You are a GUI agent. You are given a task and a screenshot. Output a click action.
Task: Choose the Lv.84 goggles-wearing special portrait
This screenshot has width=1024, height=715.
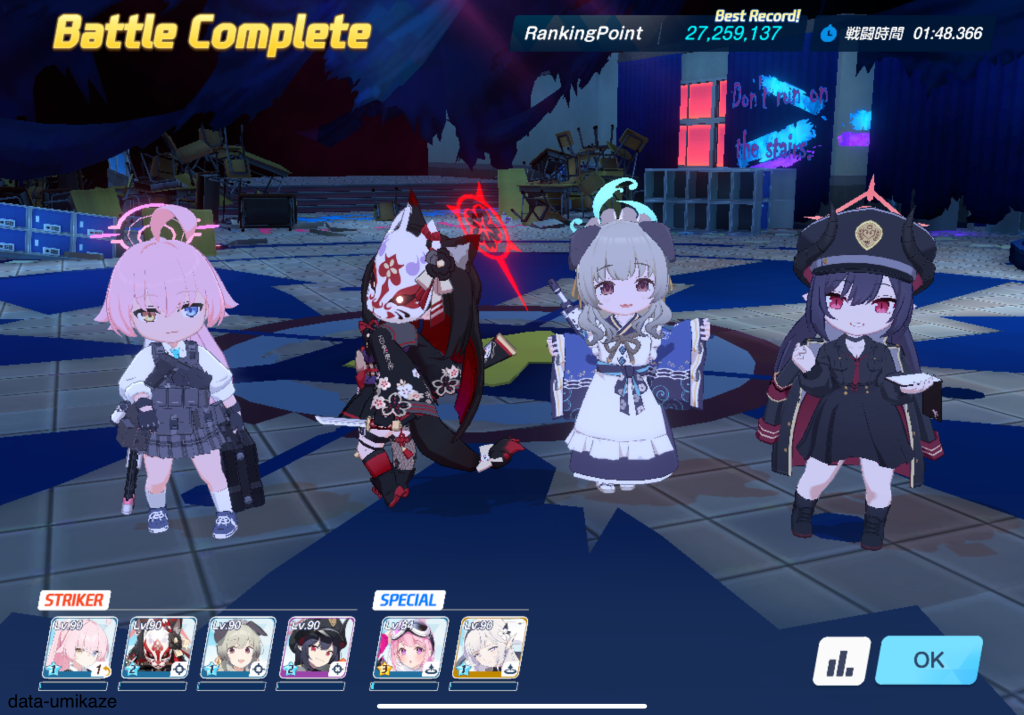point(410,648)
